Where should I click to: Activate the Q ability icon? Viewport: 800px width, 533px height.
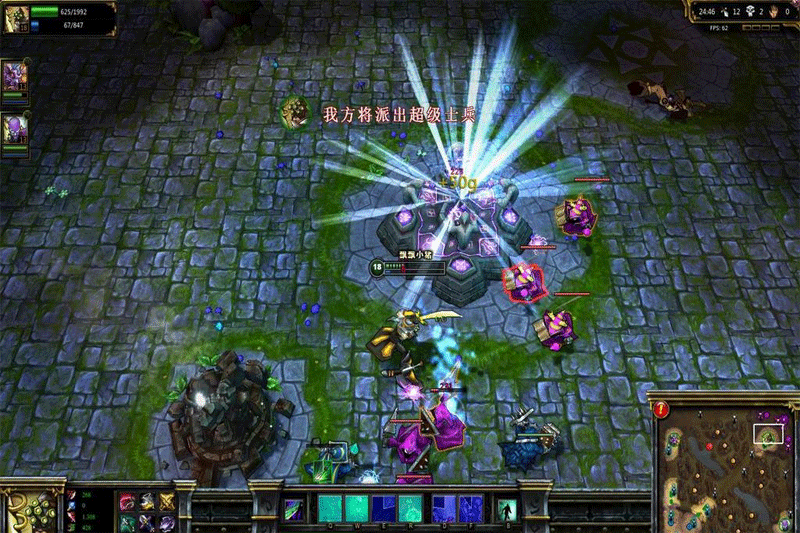330,508
